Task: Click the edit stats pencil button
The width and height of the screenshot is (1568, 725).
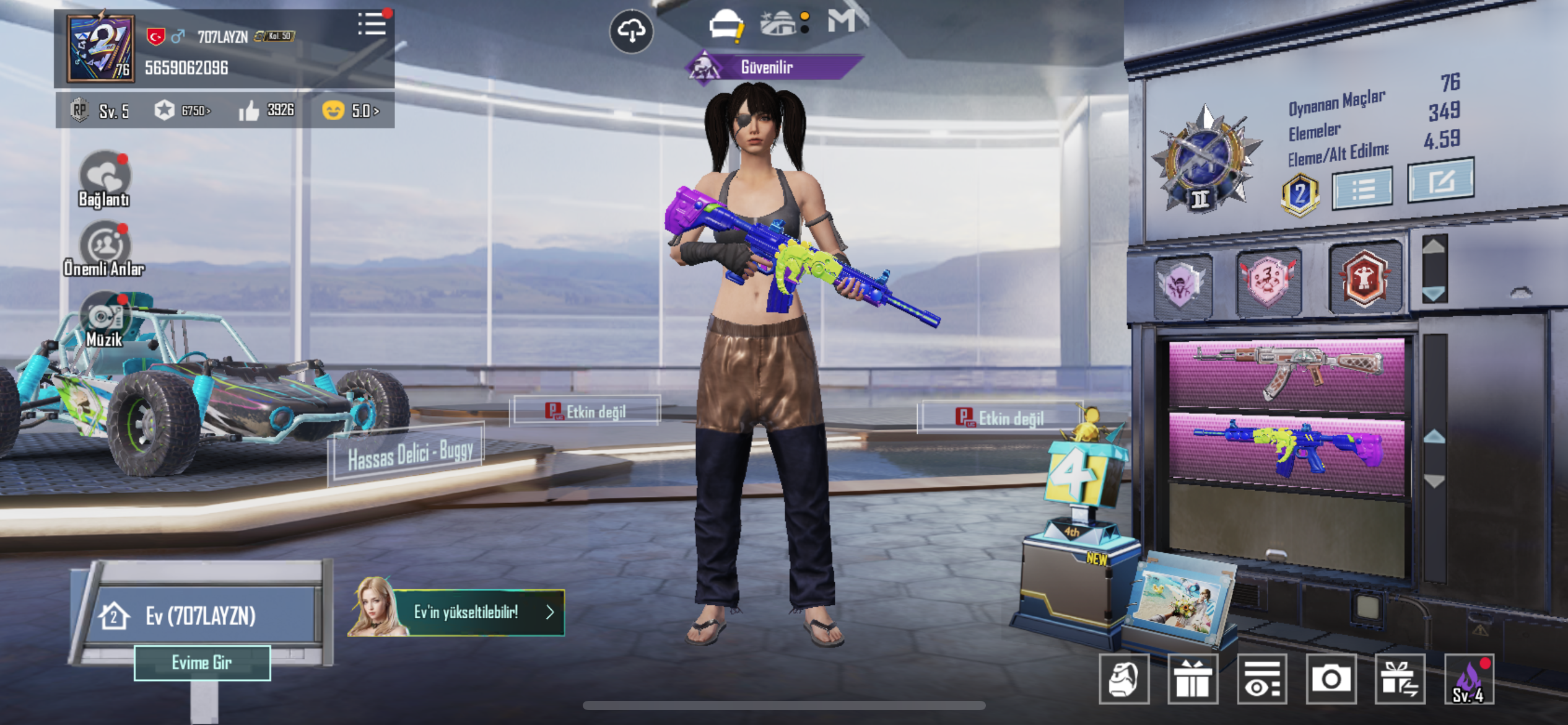Action: point(1441,182)
